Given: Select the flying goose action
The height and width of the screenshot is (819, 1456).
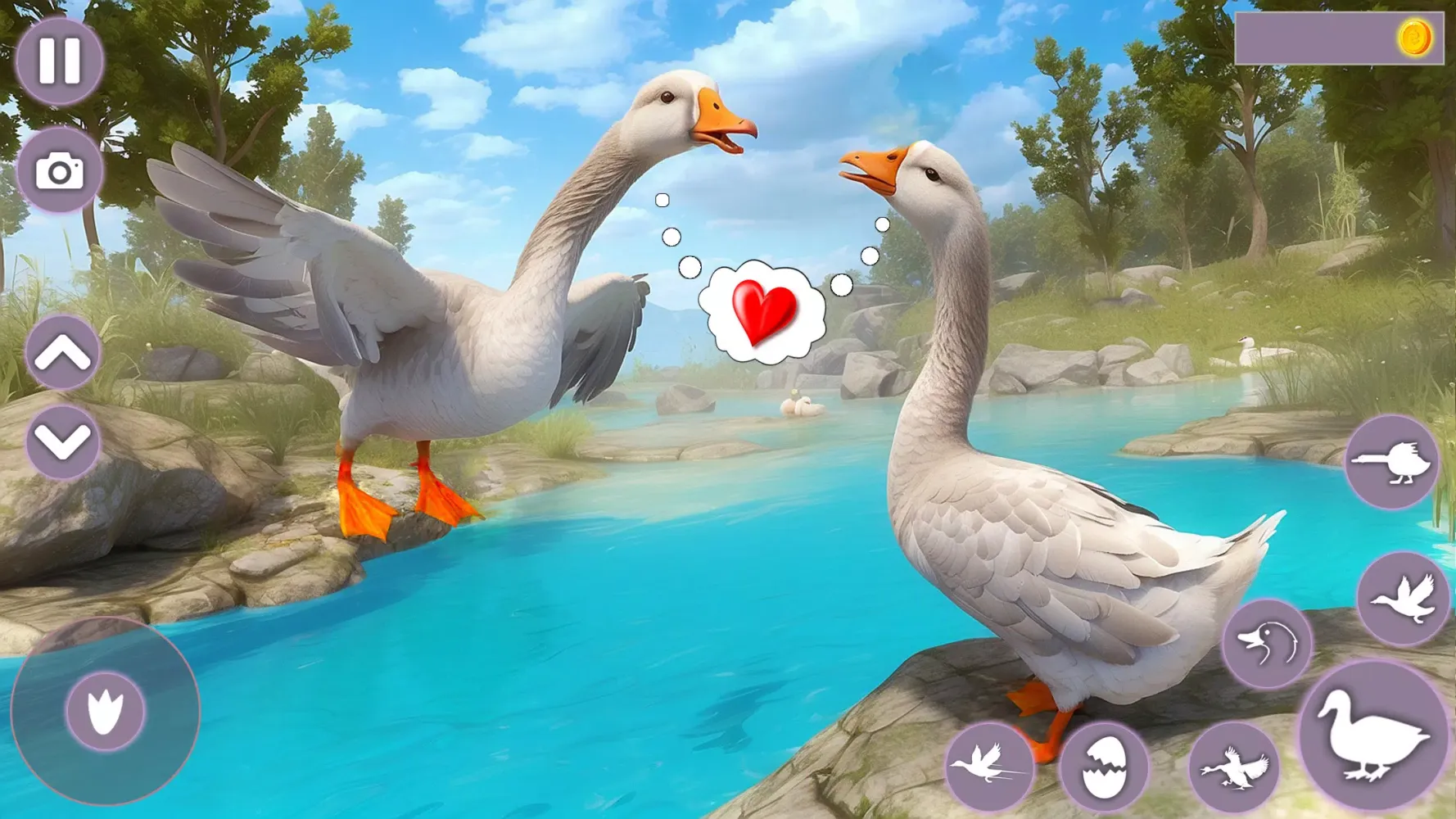Looking at the screenshot, I should [x=1405, y=598].
